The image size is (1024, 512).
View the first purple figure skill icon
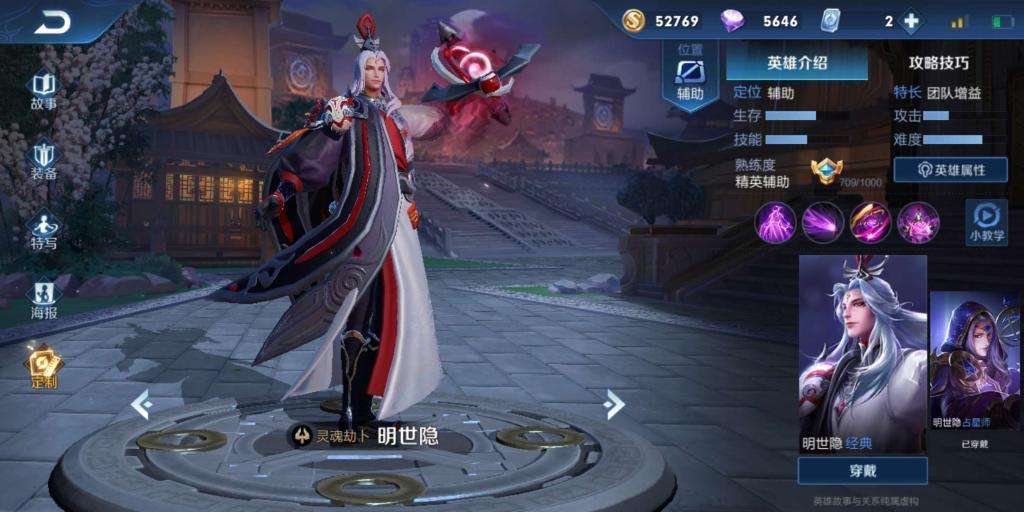775,222
